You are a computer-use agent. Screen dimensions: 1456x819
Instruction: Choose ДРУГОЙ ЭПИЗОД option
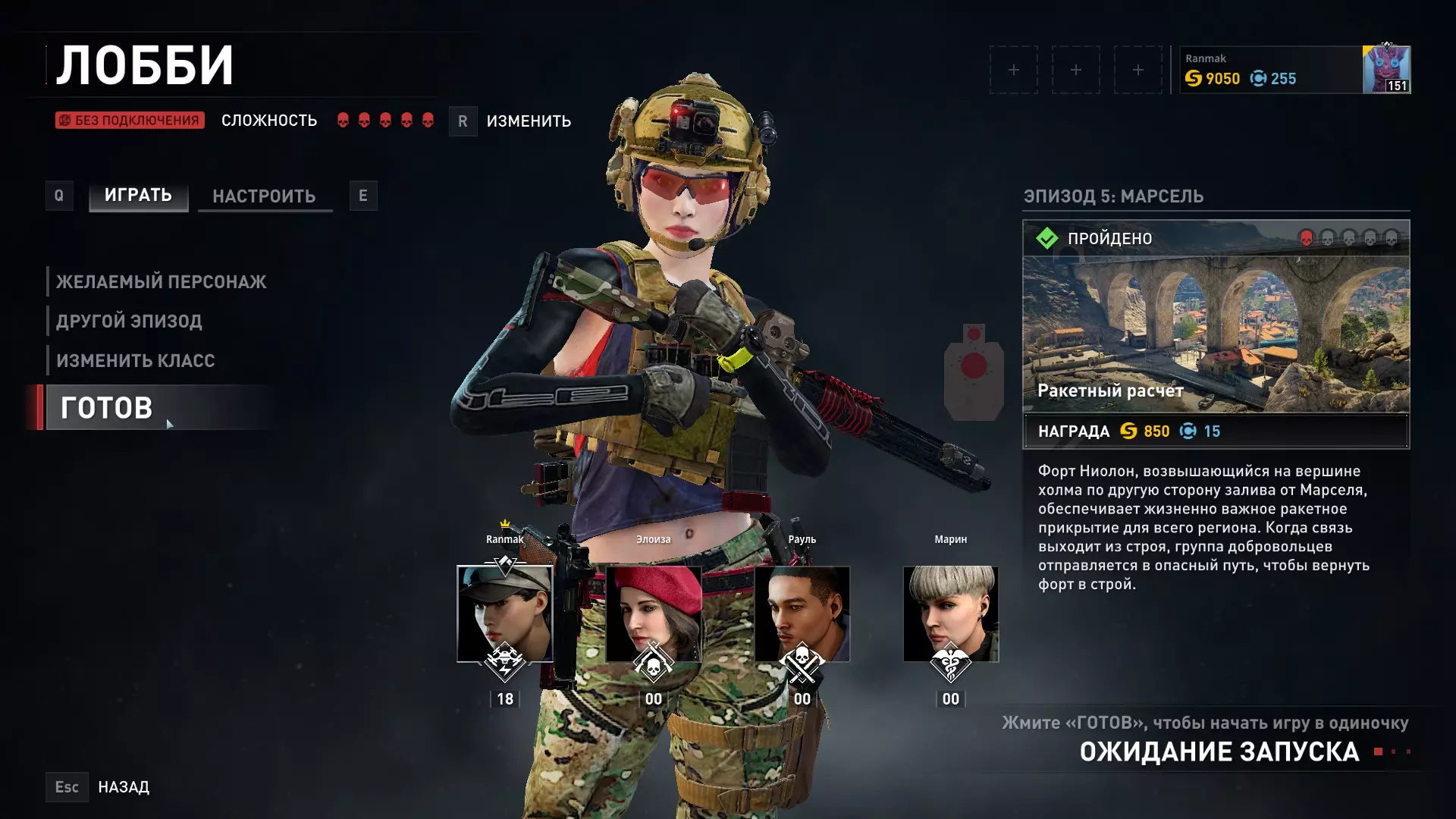129,322
